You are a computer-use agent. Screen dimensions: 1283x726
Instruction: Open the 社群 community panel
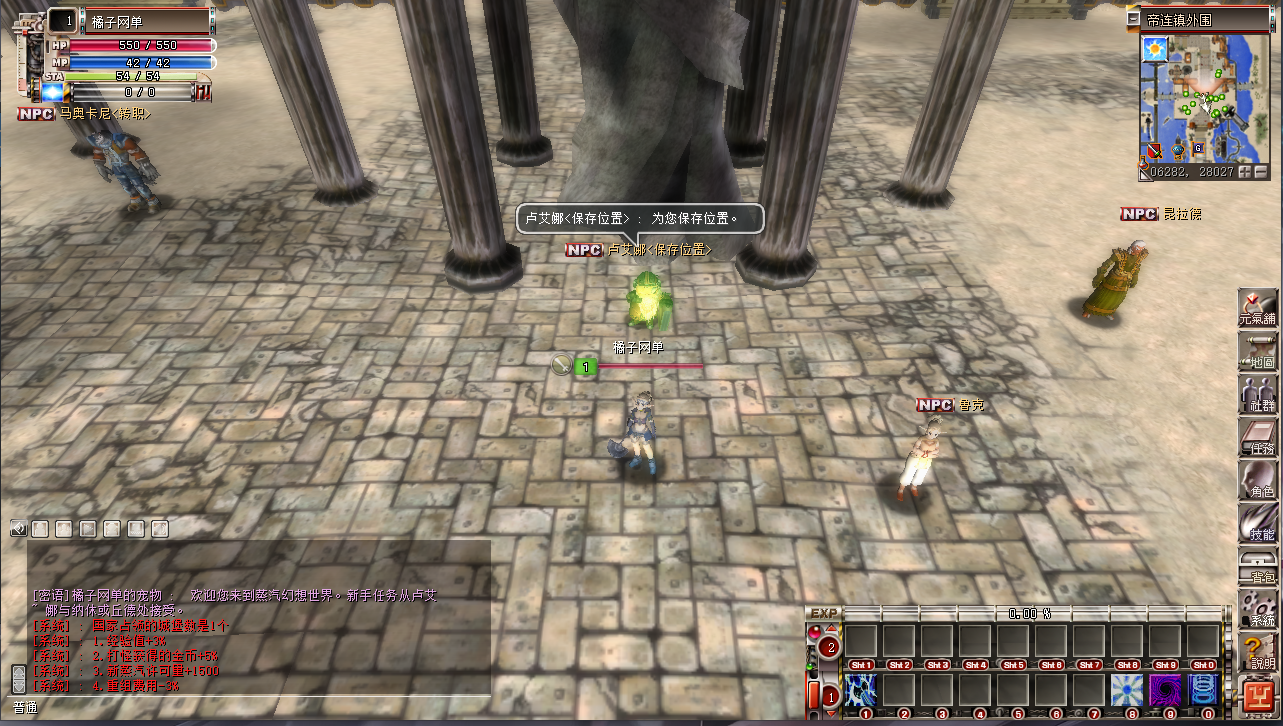[1257, 392]
